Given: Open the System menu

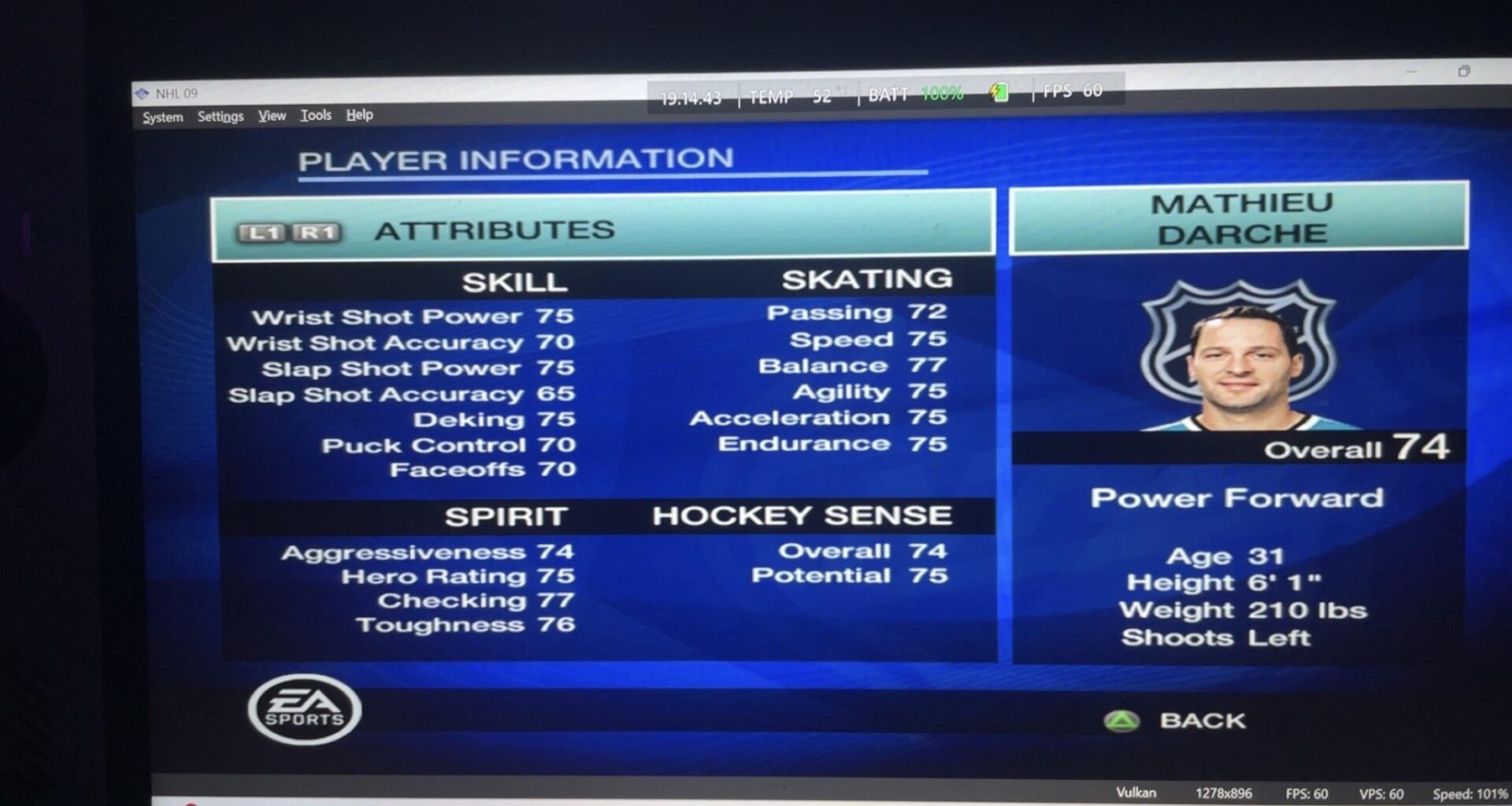Looking at the screenshot, I should click(x=161, y=116).
